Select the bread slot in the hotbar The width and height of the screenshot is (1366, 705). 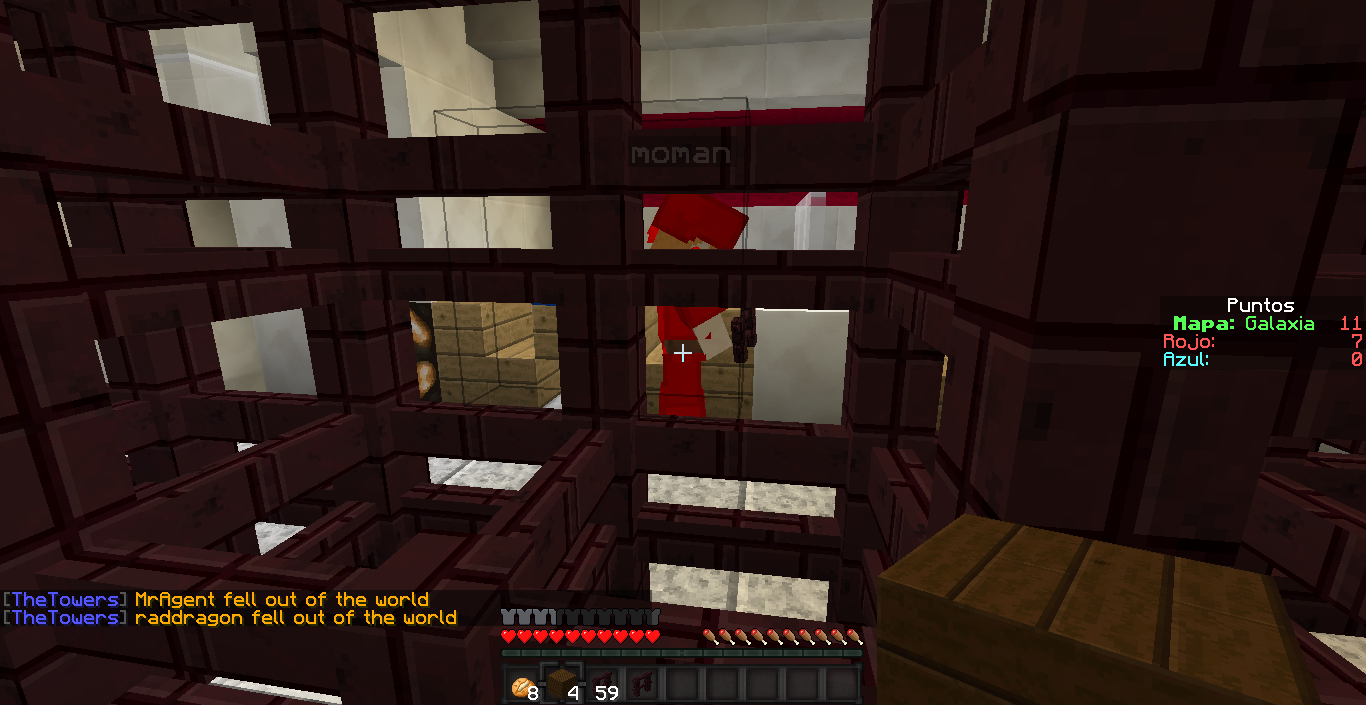522,684
